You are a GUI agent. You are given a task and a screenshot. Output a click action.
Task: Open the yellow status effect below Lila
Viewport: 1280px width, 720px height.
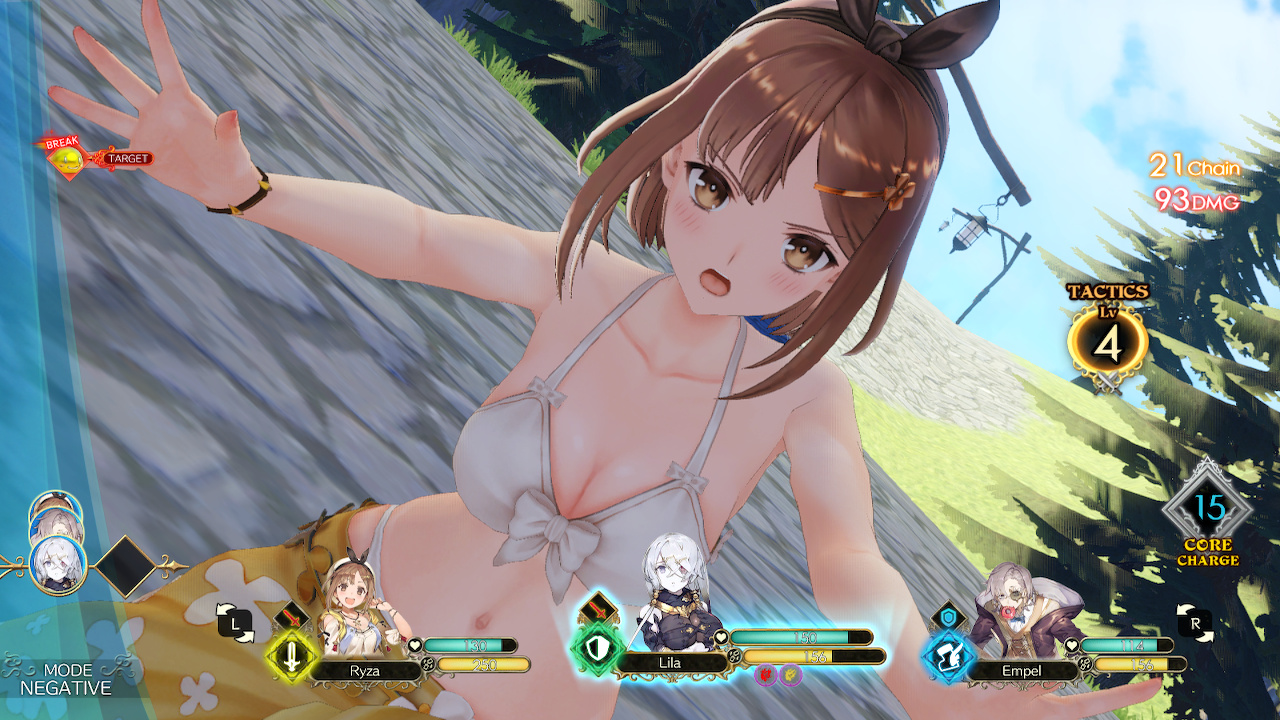click(791, 675)
